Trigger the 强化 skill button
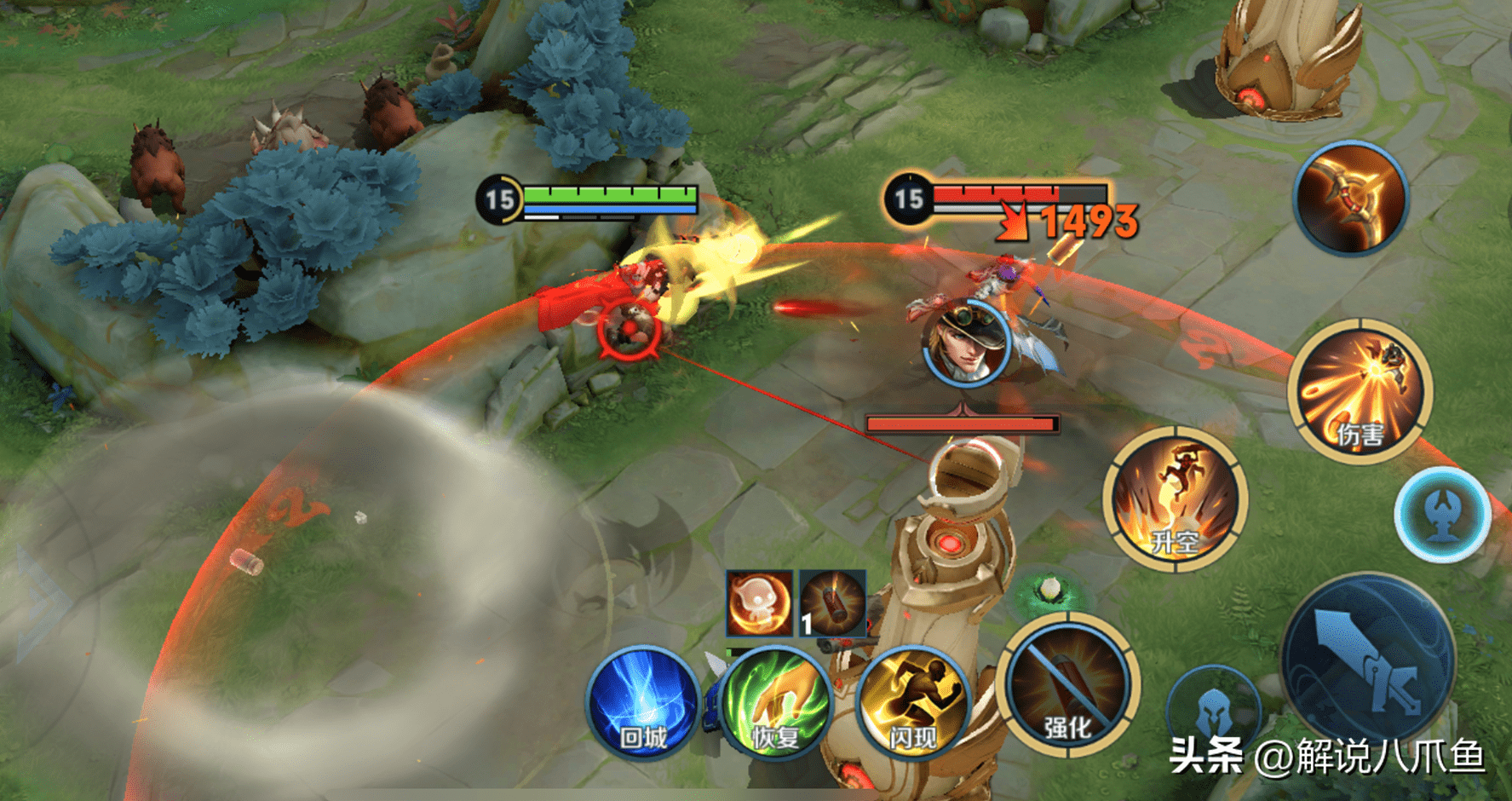Viewport: 1512px width, 801px height. click(1067, 684)
